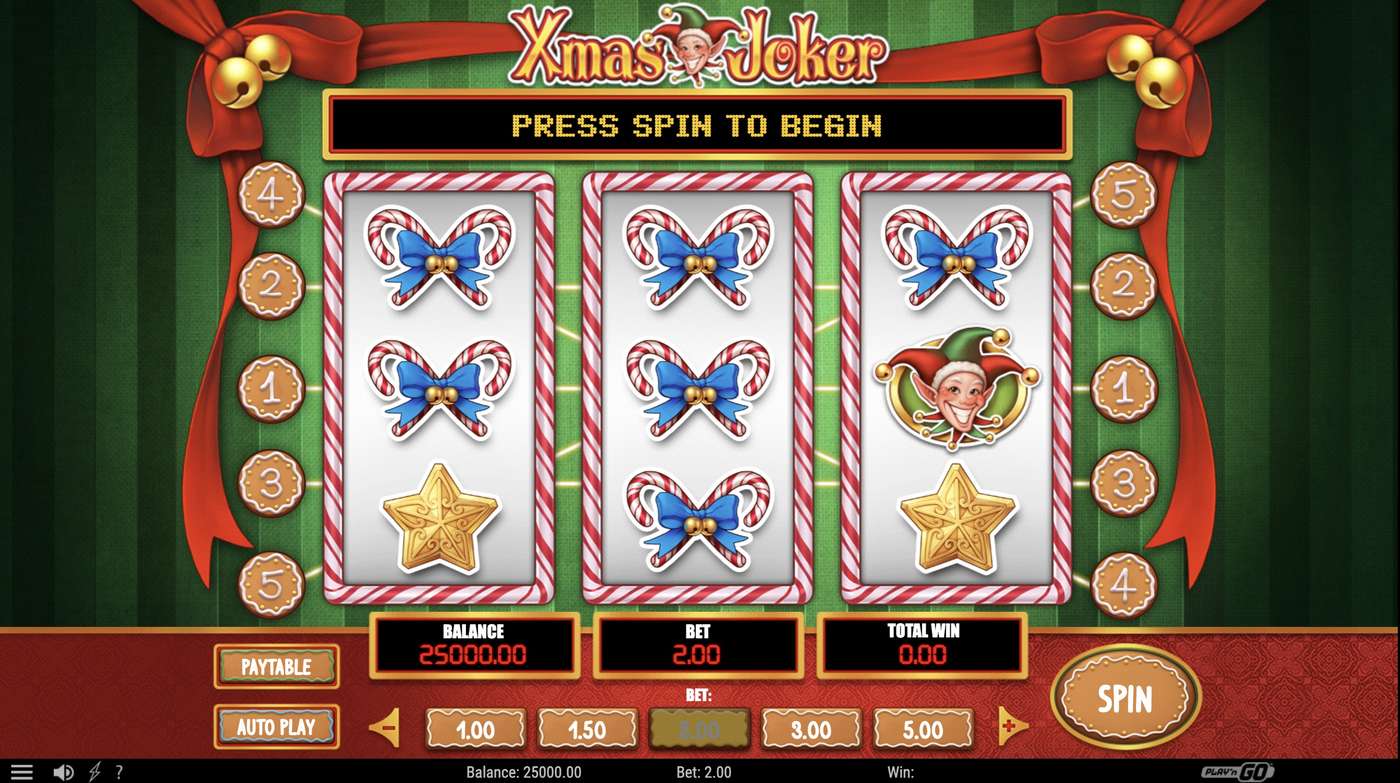
Task: Decrease the bet using the left arrow icon
Action: pyautogui.click(x=385, y=728)
